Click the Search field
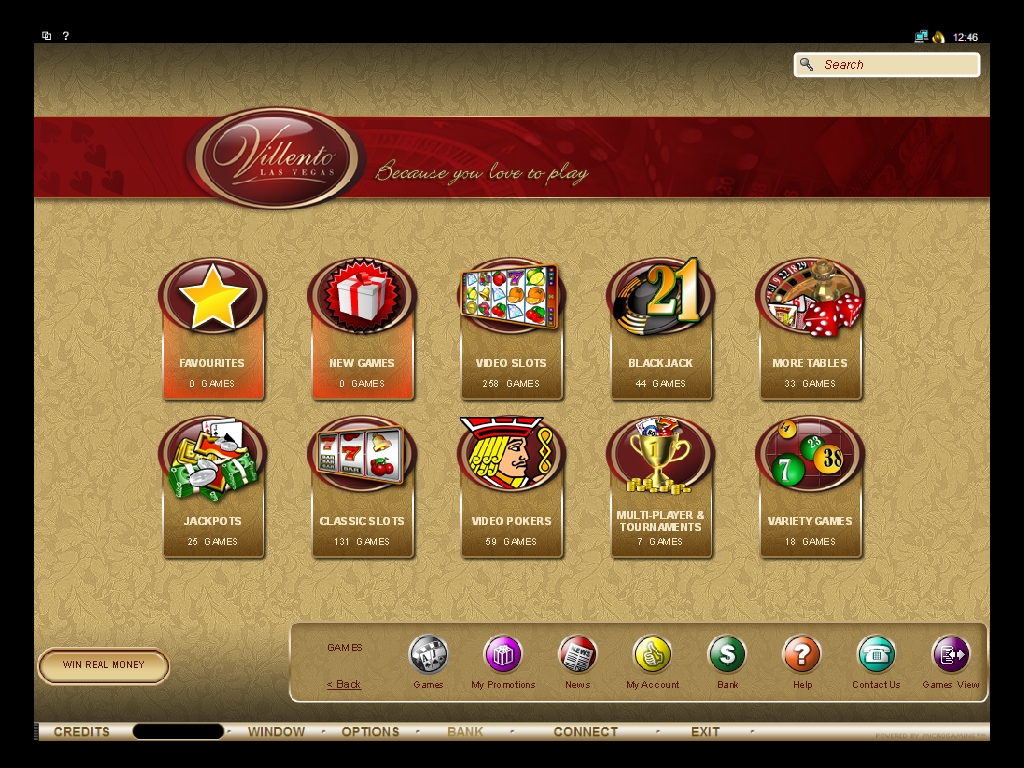 click(897, 65)
